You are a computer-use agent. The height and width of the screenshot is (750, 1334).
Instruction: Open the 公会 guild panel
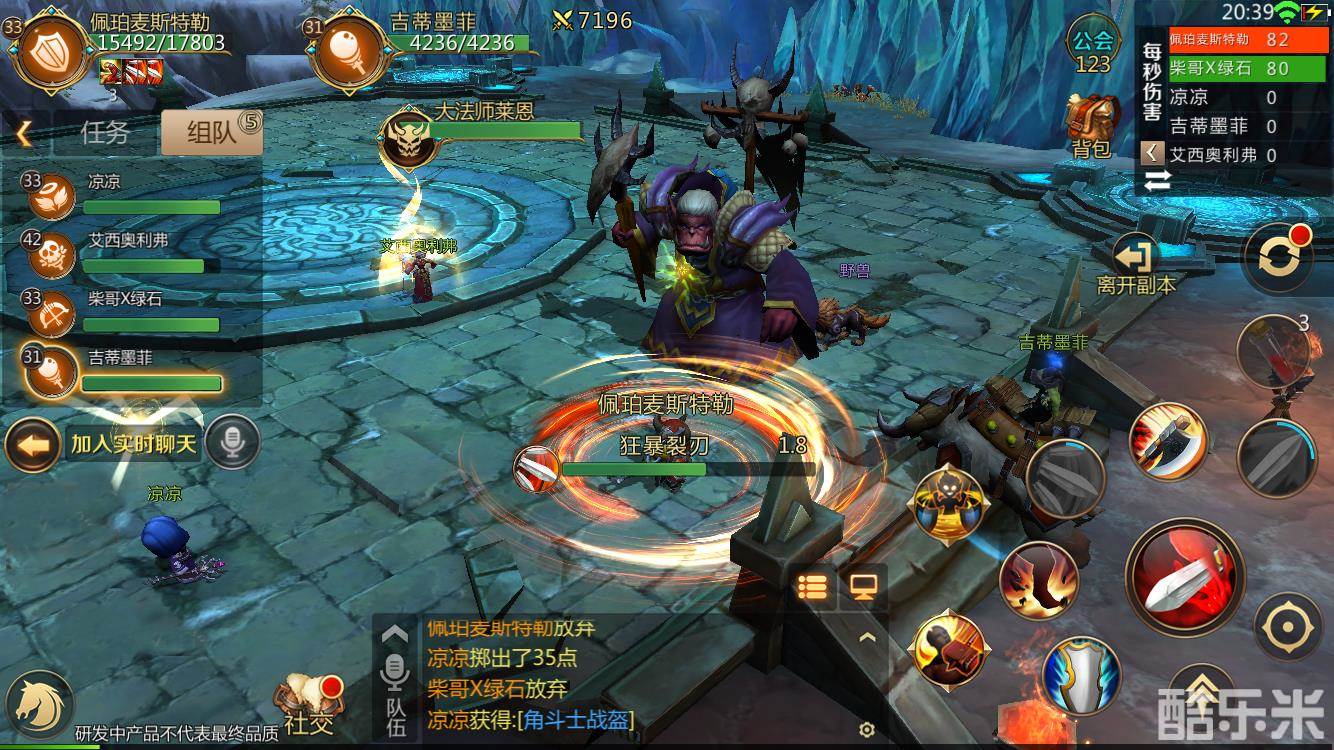tap(1092, 46)
